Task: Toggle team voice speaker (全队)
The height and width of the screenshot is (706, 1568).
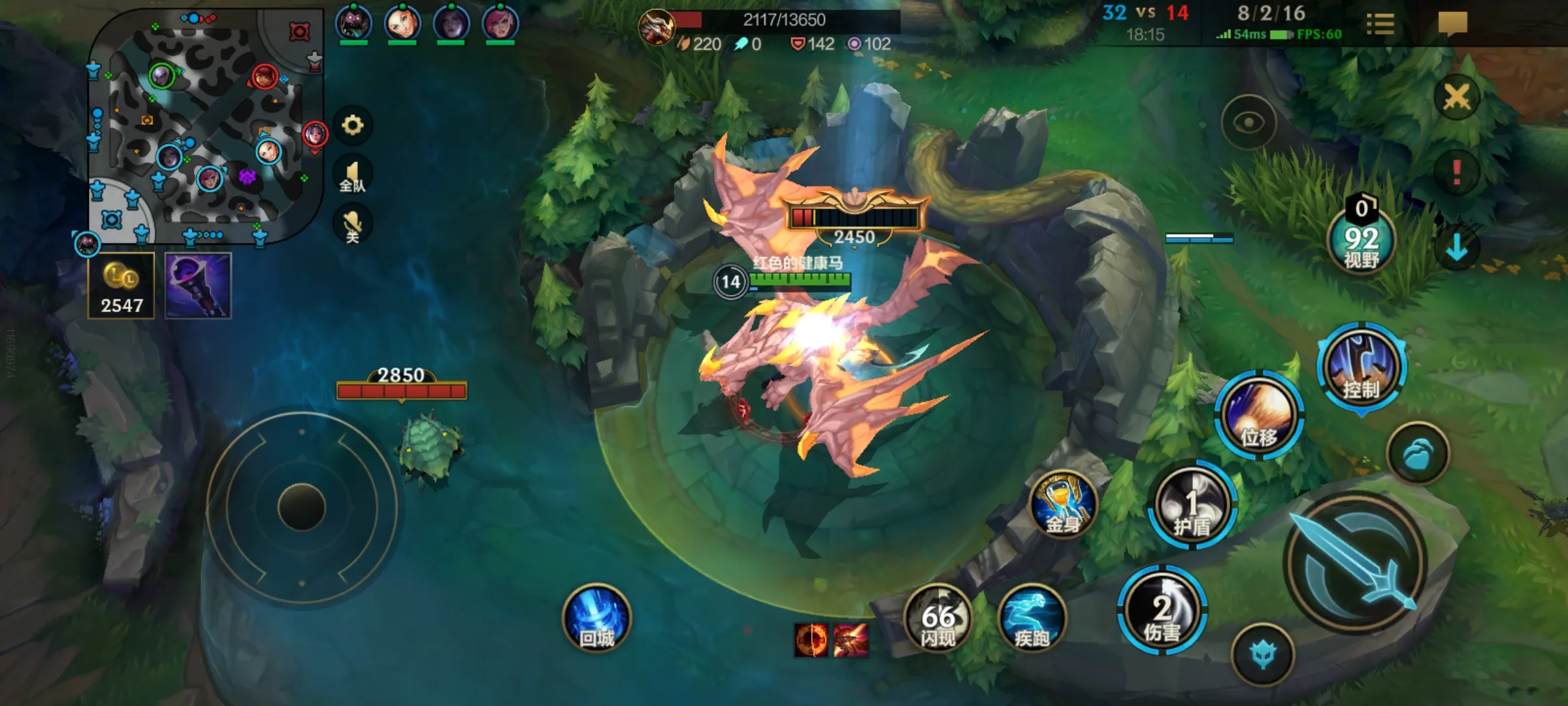Action: point(353,176)
